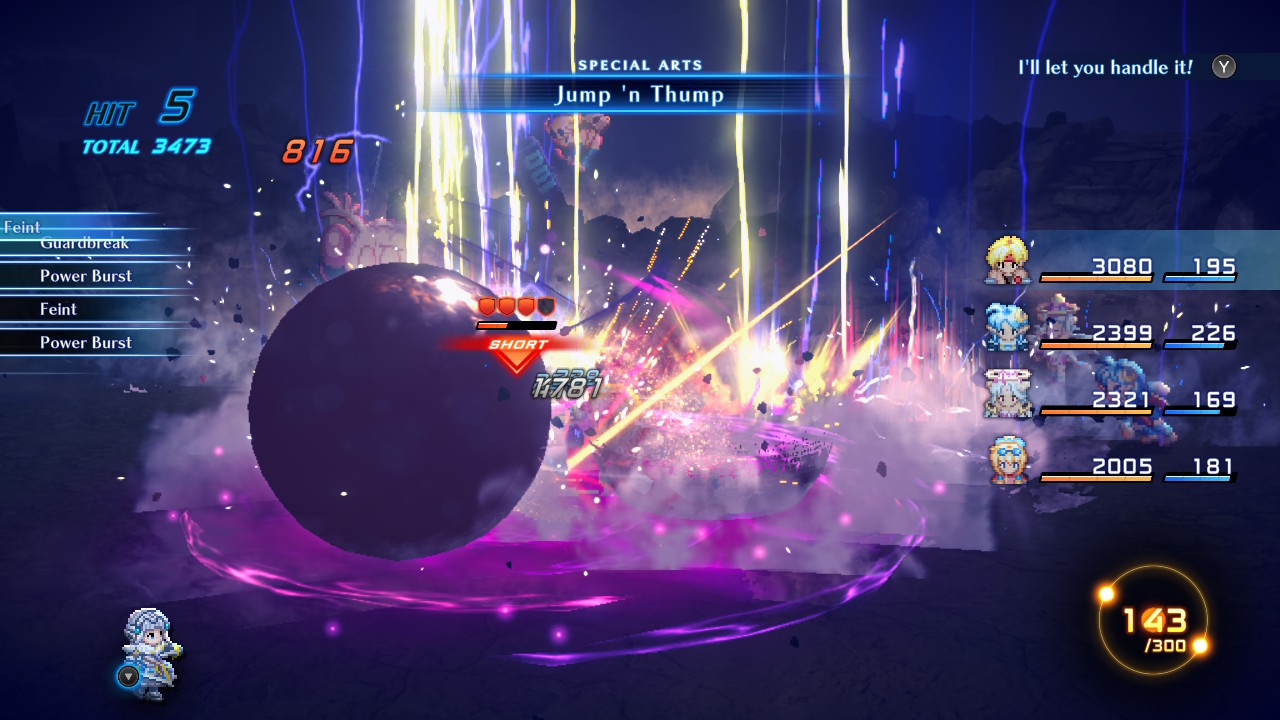This screenshot has width=1280, height=720.
Task: Expand the highlighted Feint entry at list top
Action: click(20, 227)
